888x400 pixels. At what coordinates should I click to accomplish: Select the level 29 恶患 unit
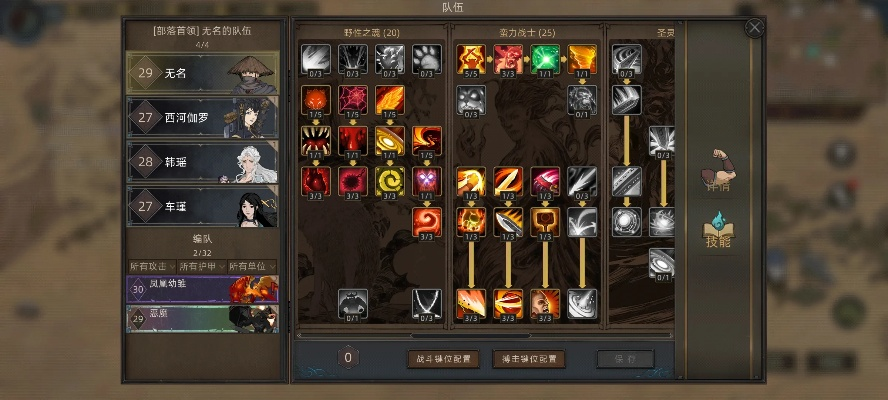click(202, 318)
